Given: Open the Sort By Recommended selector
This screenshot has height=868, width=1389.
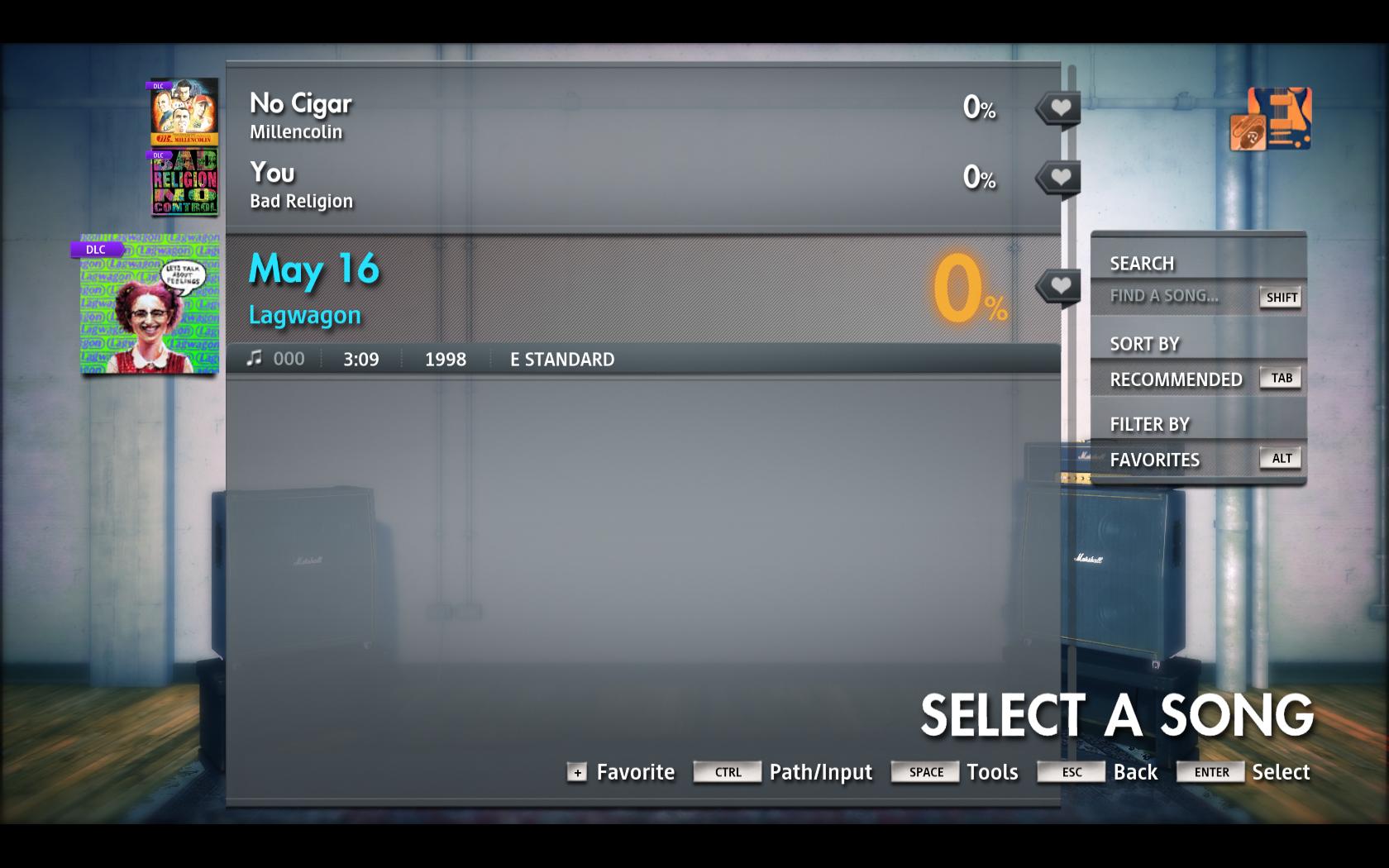Looking at the screenshot, I should click(x=1177, y=379).
